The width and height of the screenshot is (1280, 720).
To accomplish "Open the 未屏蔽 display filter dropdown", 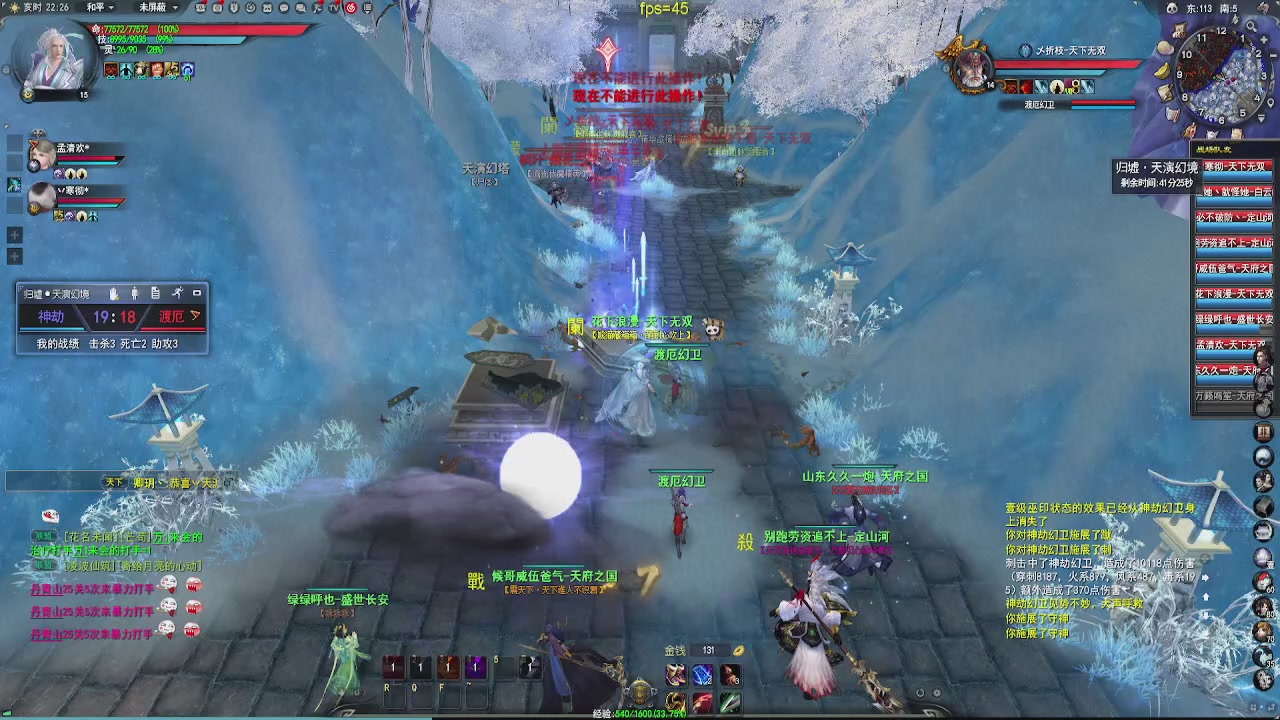I will click(158, 7).
